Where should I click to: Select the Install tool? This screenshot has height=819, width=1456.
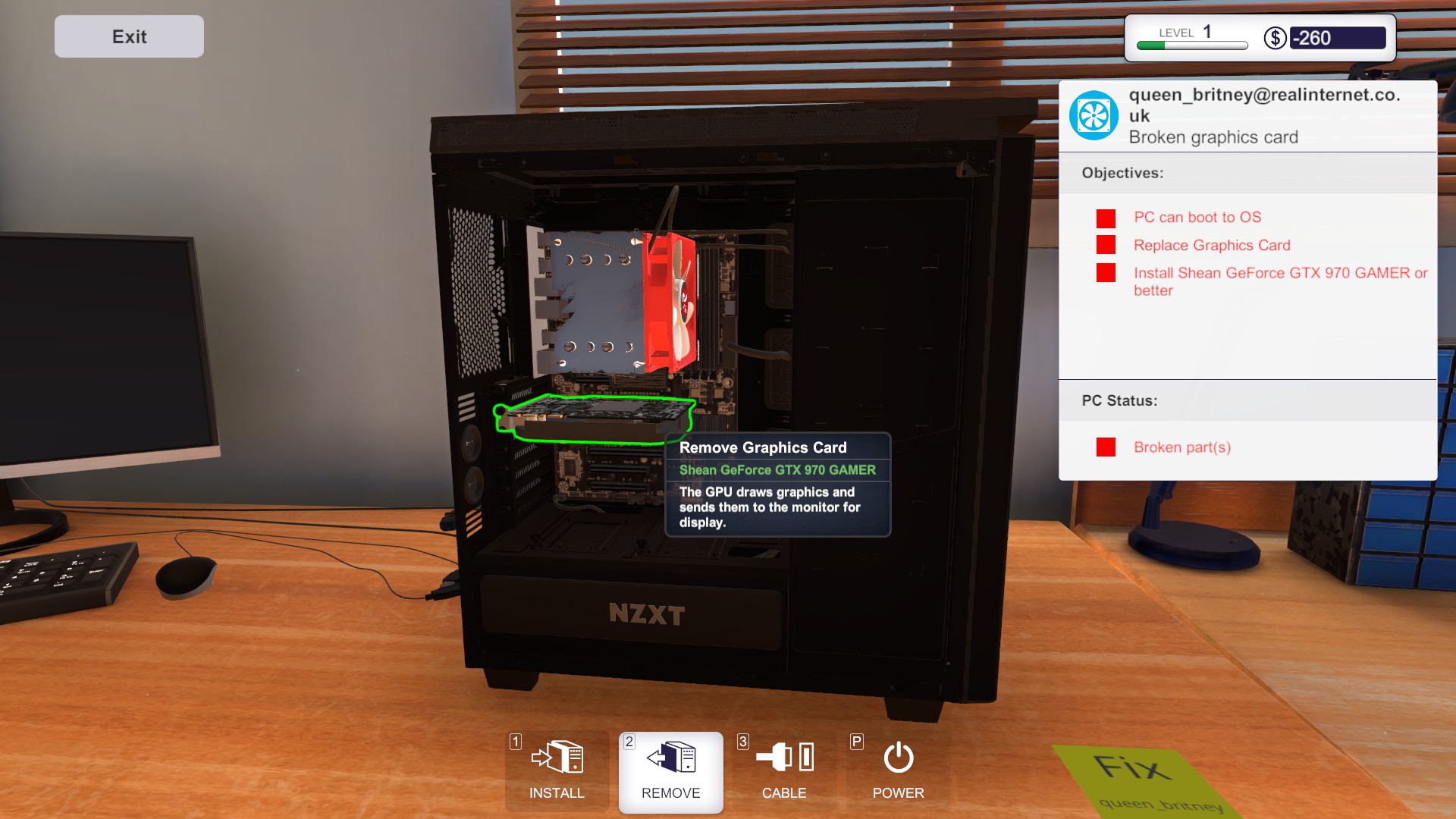[x=557, y=772]
